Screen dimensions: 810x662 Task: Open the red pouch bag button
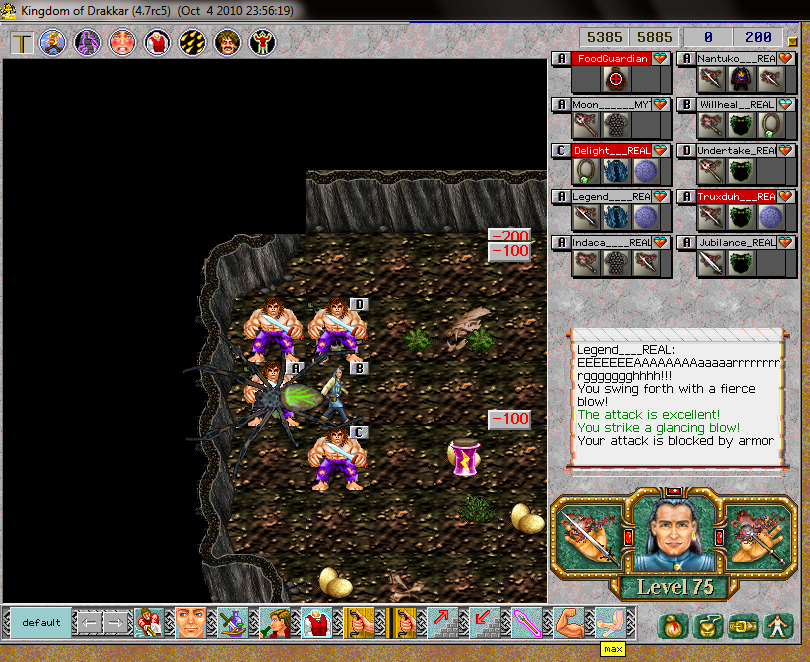point(673,627)
